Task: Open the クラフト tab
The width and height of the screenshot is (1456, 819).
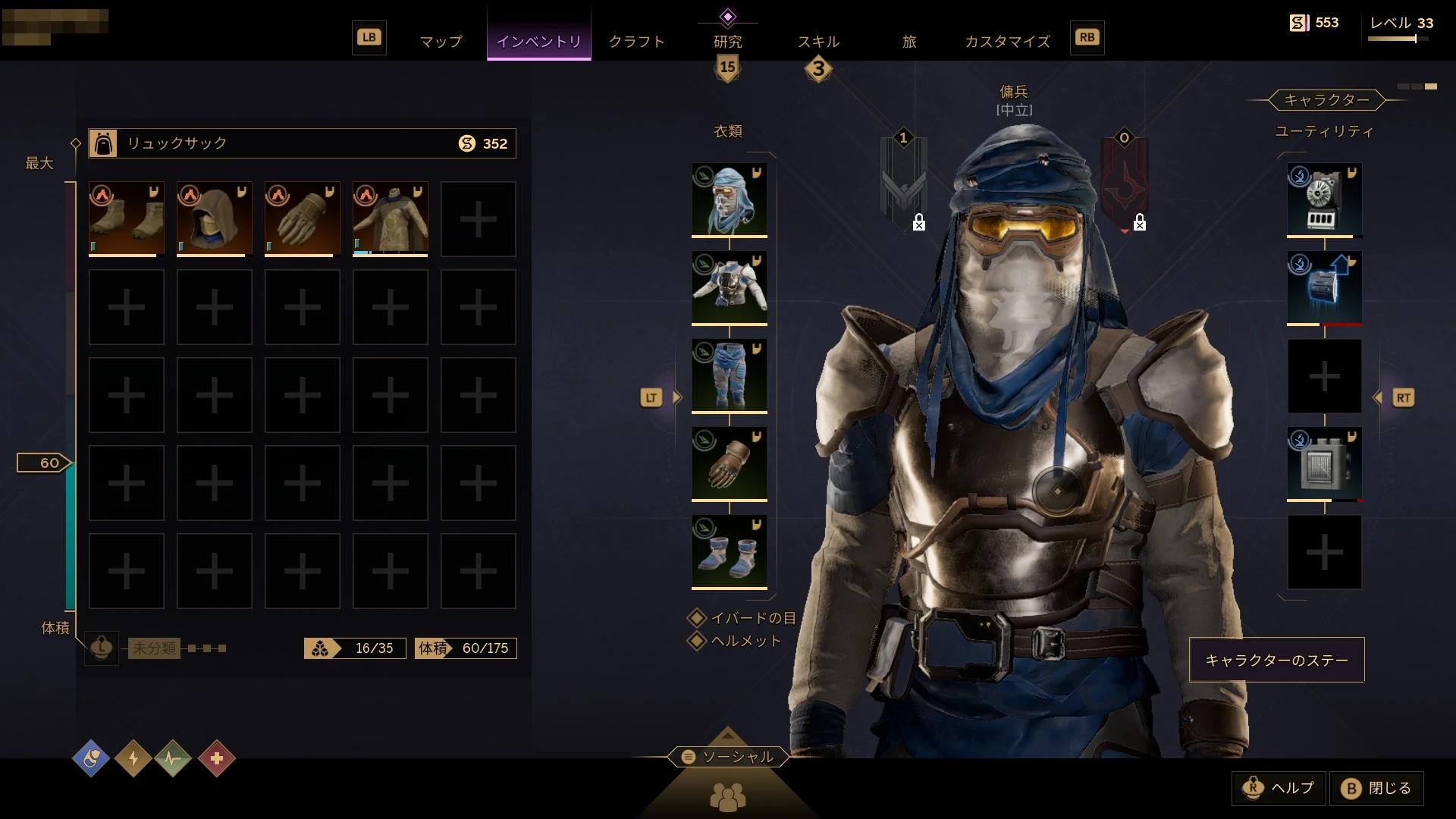Action: (636, 42)
